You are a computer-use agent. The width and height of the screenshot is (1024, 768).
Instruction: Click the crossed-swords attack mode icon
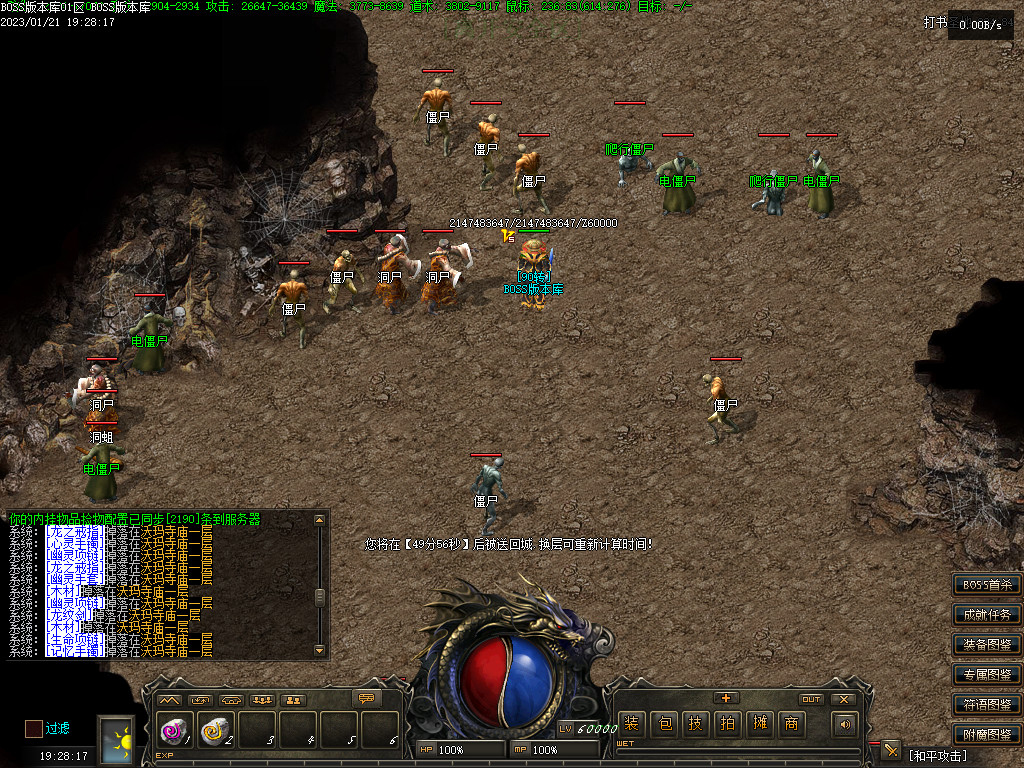tap(891, 750)
